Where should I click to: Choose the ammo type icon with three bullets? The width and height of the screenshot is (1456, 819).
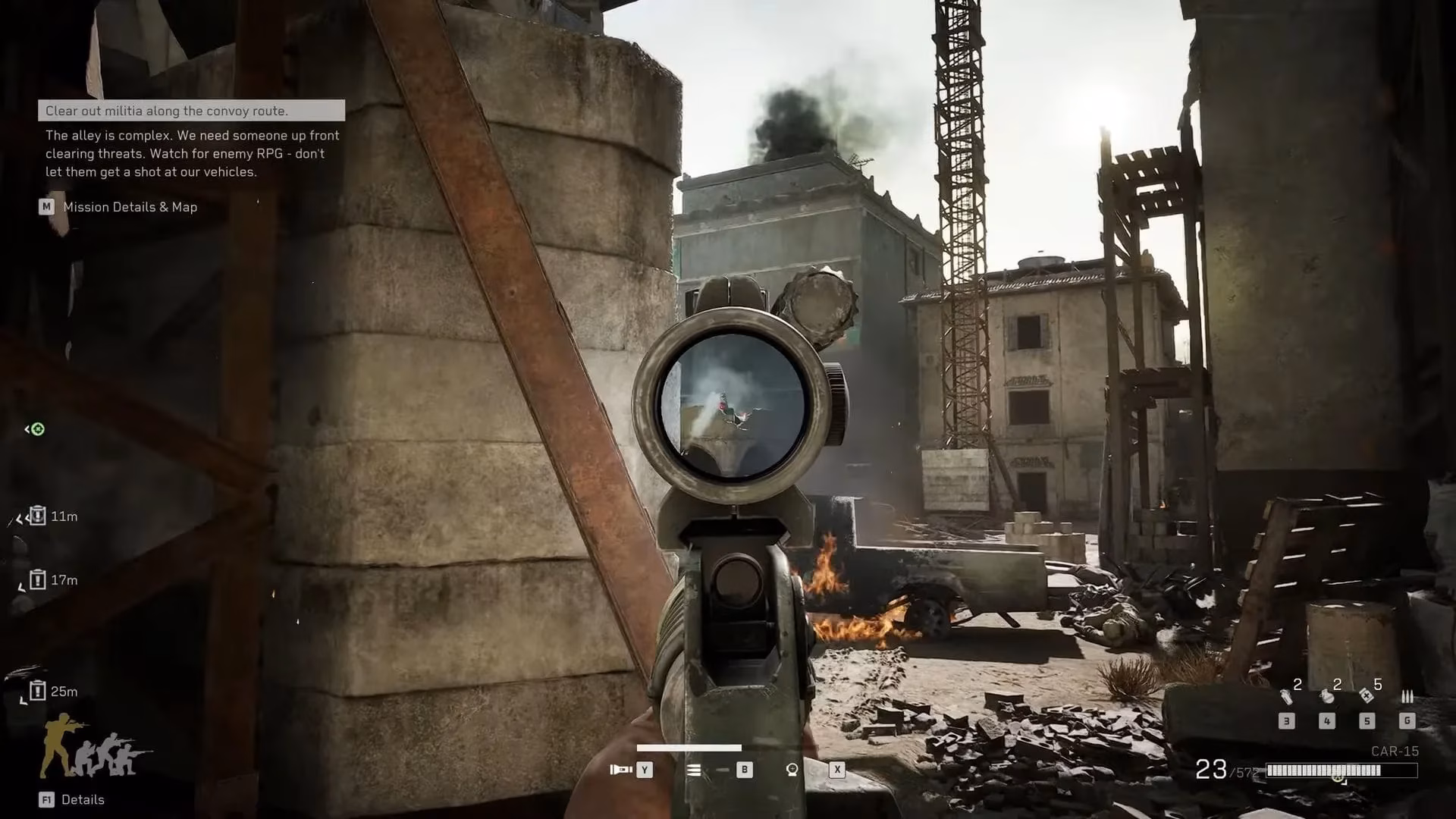tap(1407, 697)
